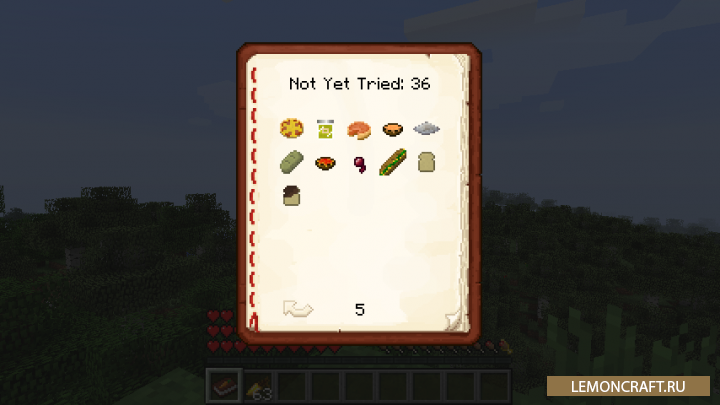
Task: Click the sliced pie food icon
Action: coord(359,128)
